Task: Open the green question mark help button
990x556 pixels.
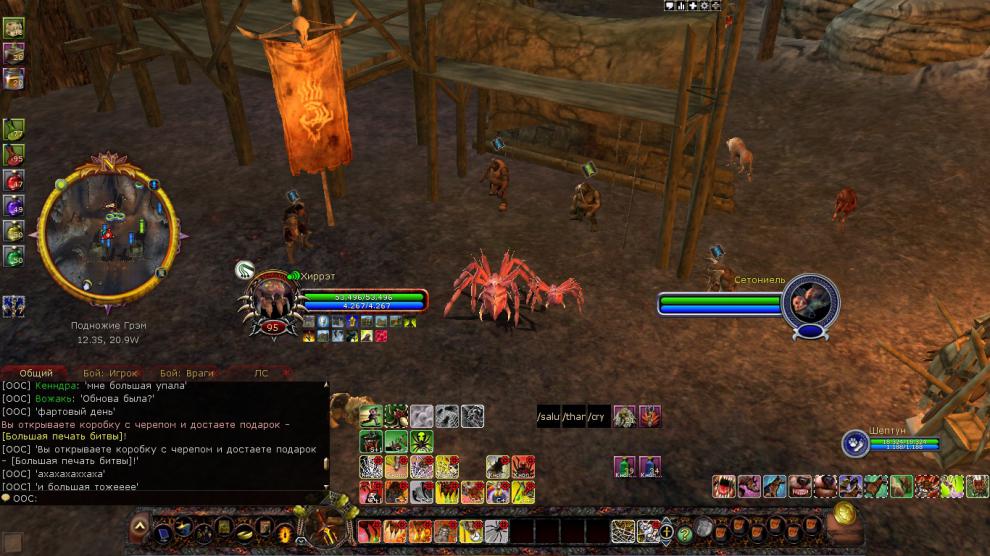Action: (x=685, y=533)
